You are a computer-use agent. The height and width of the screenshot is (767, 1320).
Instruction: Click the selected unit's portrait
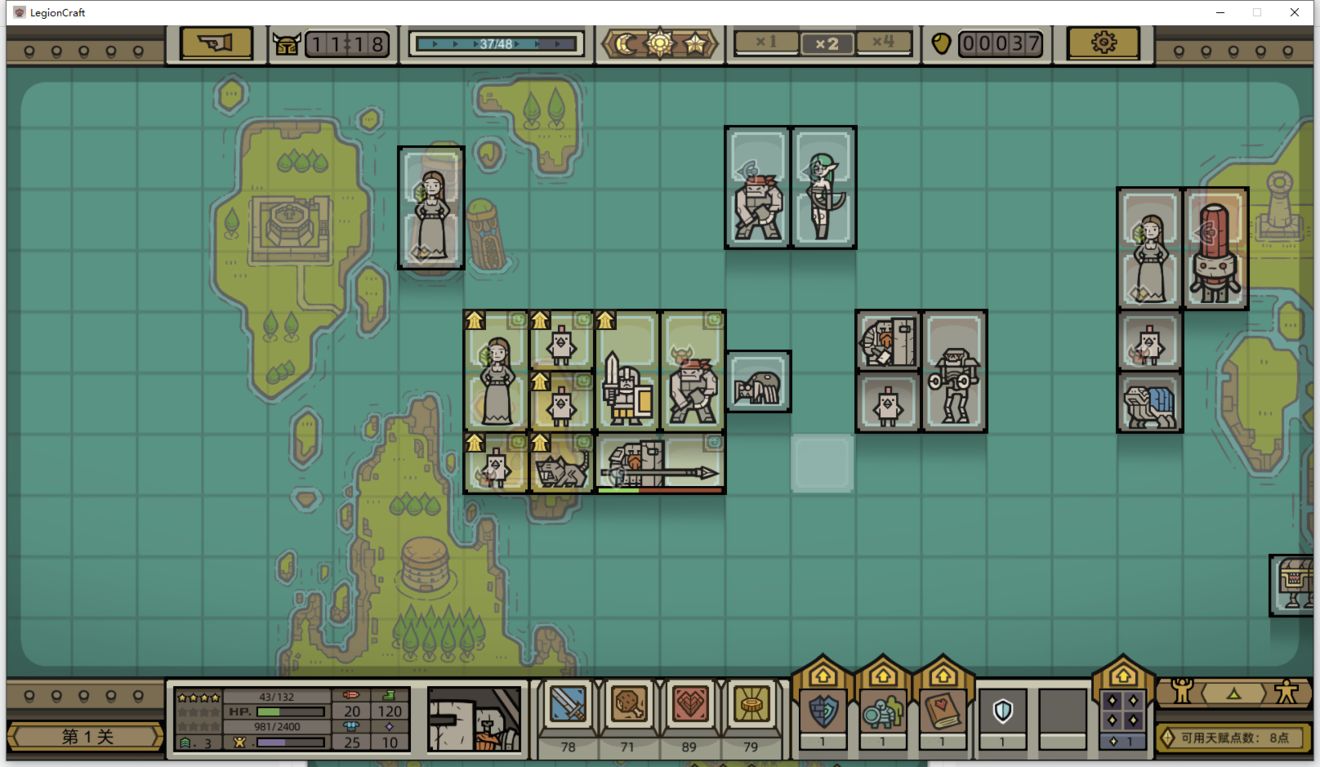pos(474,718)
